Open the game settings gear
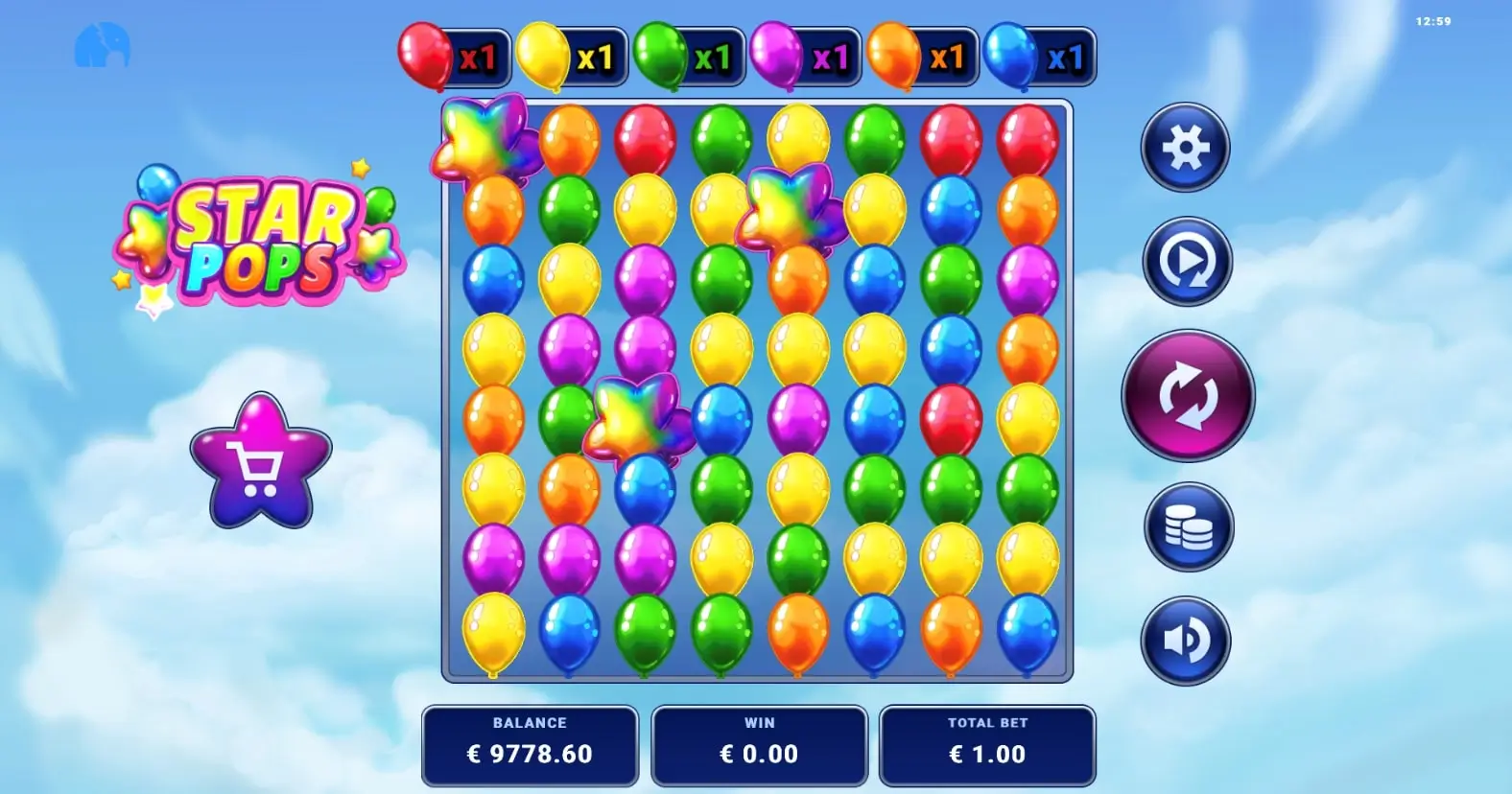 coord(1186,147)
